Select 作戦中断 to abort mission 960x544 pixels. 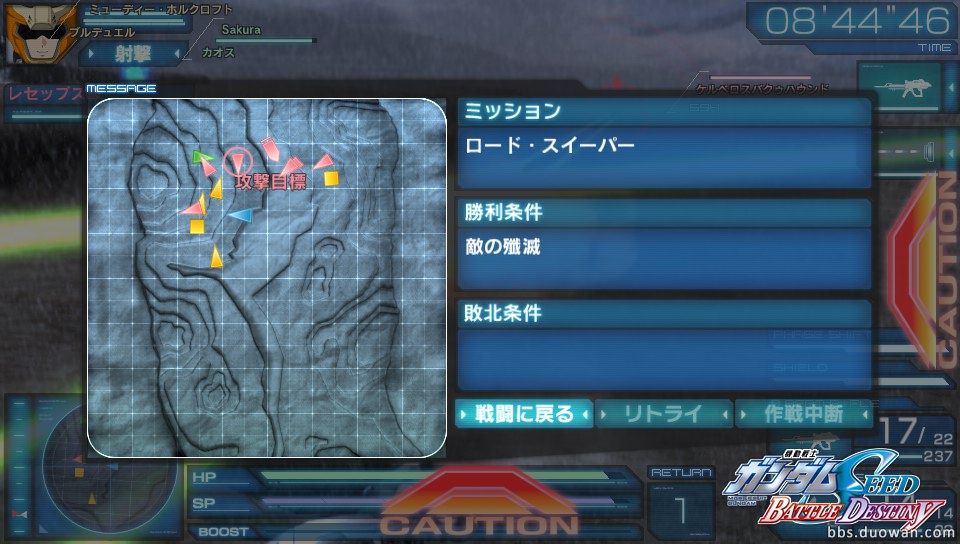[803, 414]
